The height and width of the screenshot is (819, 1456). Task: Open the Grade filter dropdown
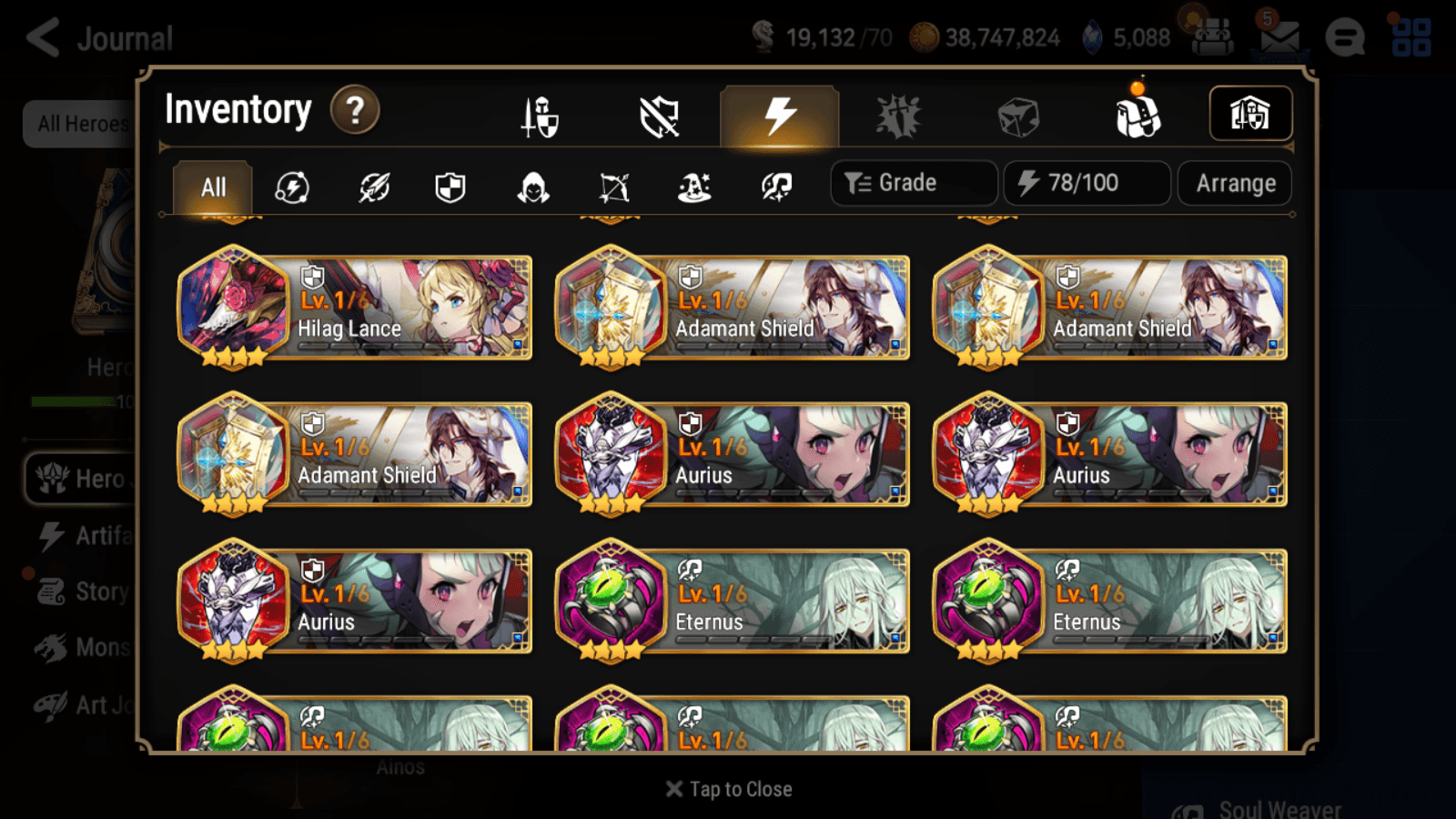tap(913, 182)
